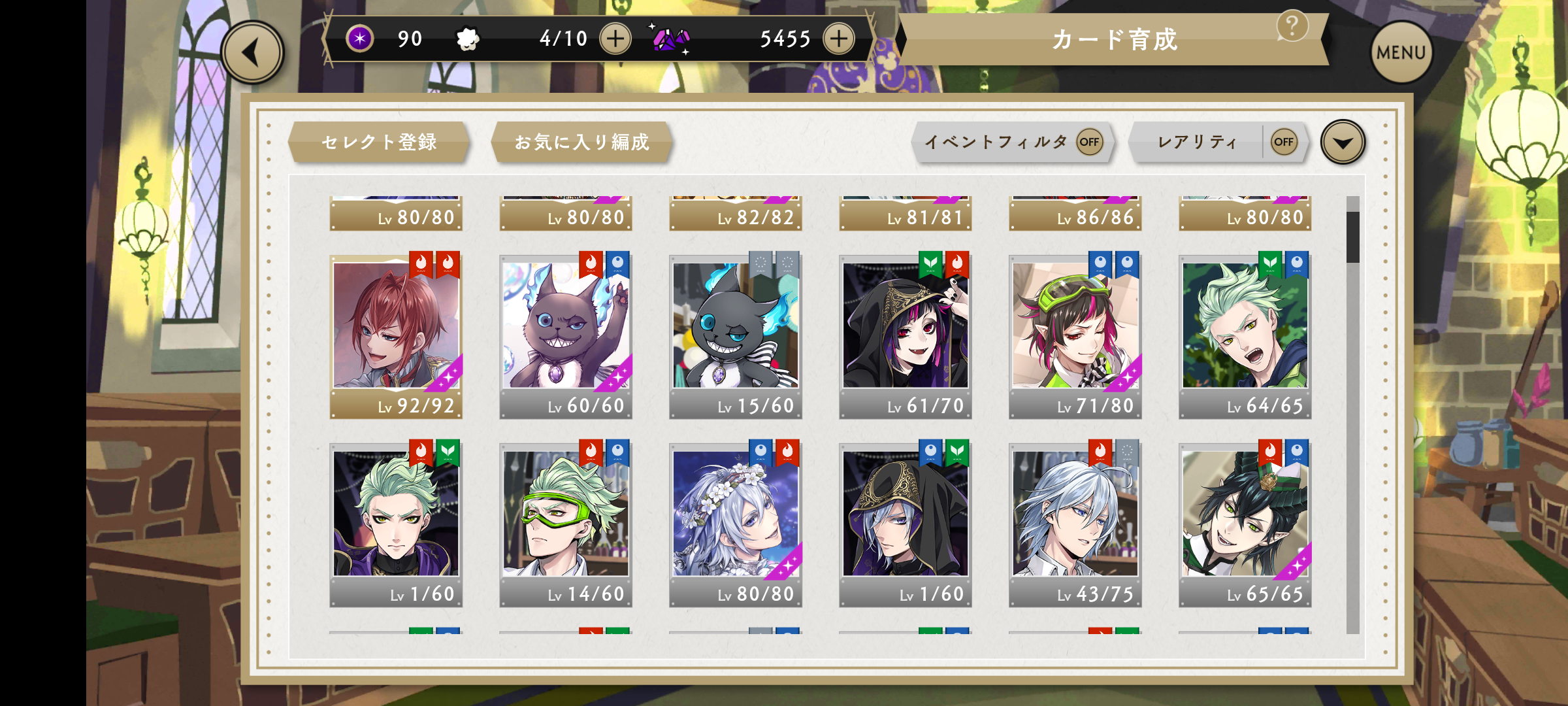Select the horned character card at Lv 65/65
This screenshot has height=706, width=1568.
tap(1245, 522)
